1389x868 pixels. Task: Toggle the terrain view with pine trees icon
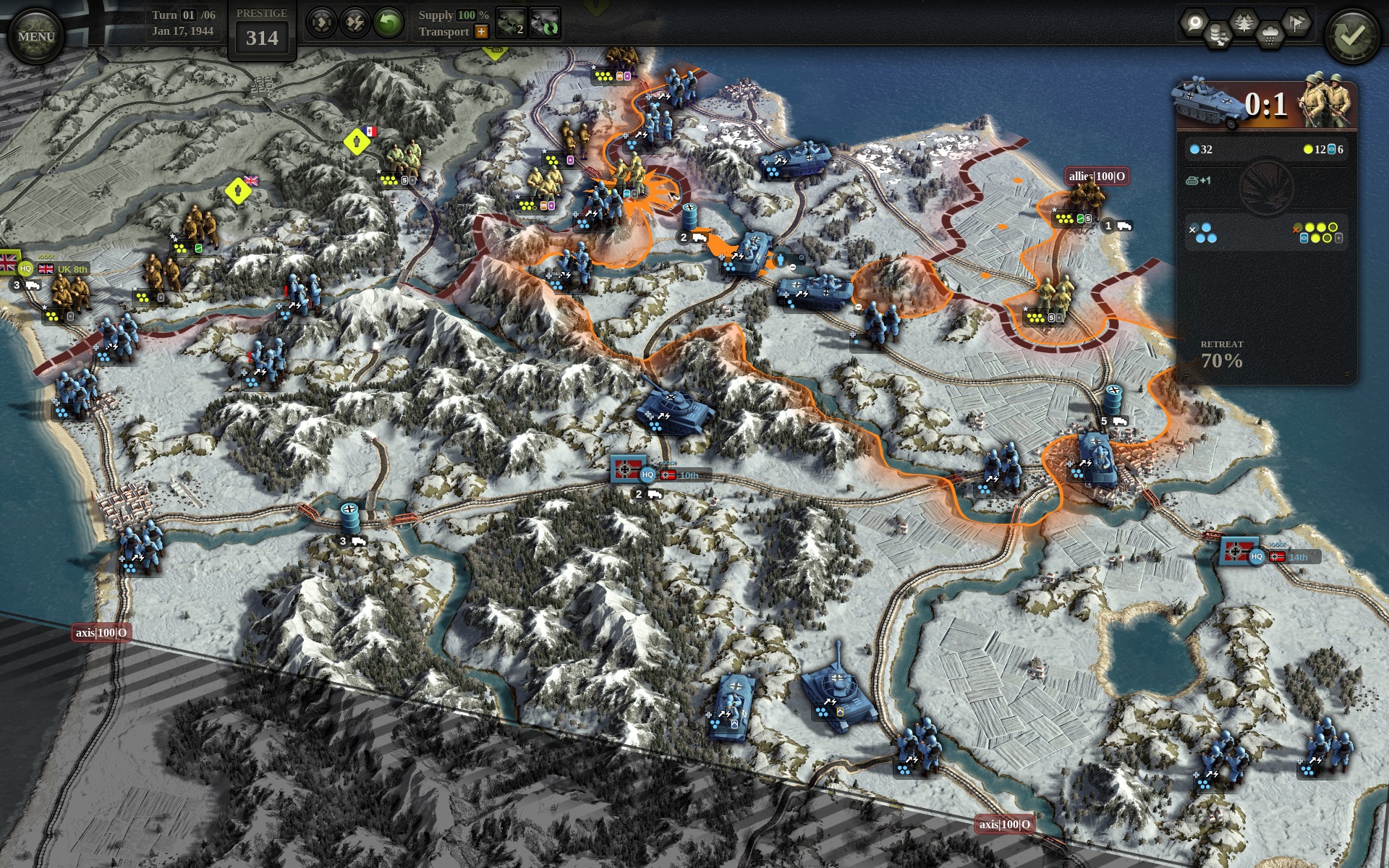point(1244,22)
